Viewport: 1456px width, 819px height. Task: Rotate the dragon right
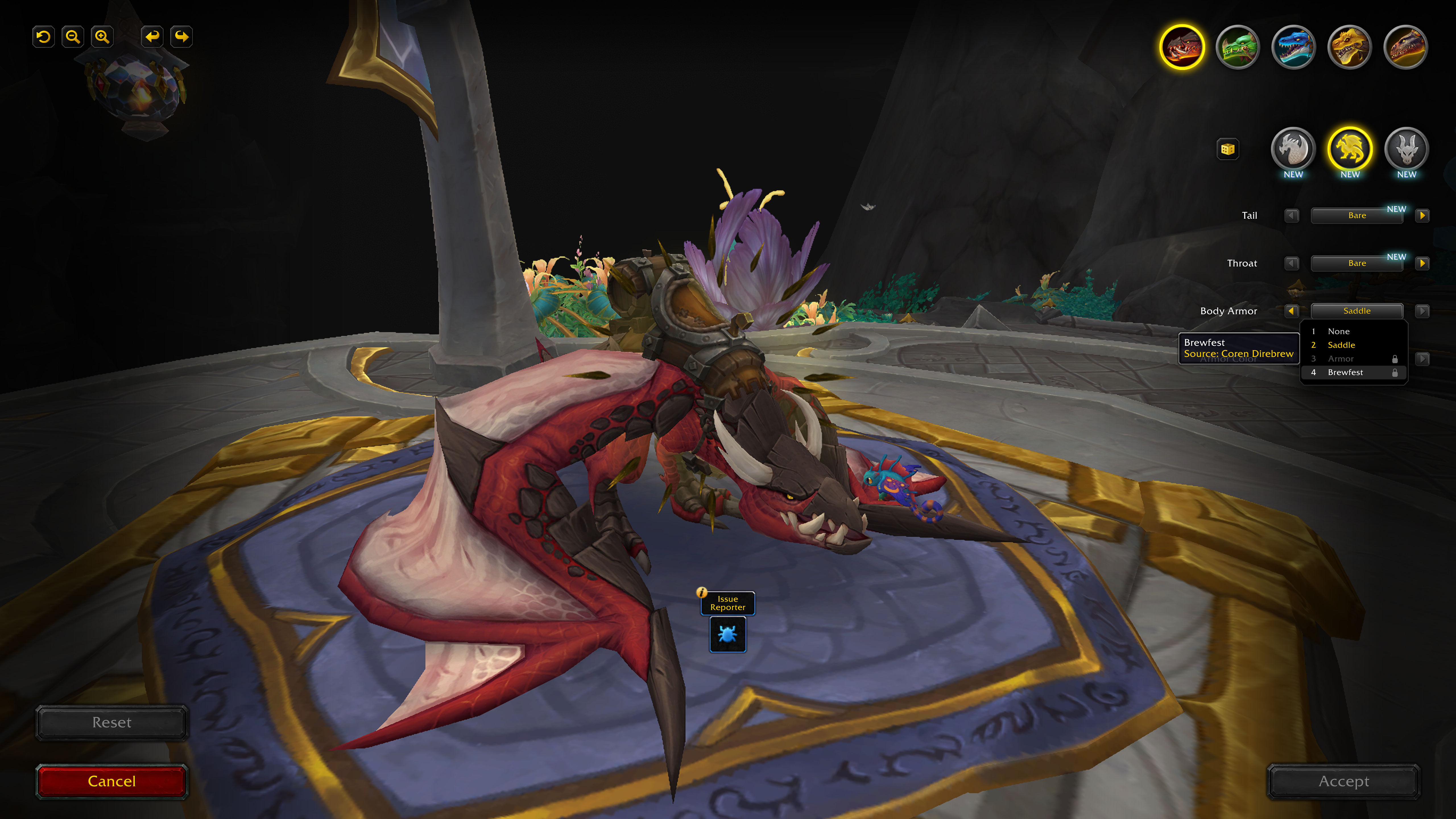point(181,37)
